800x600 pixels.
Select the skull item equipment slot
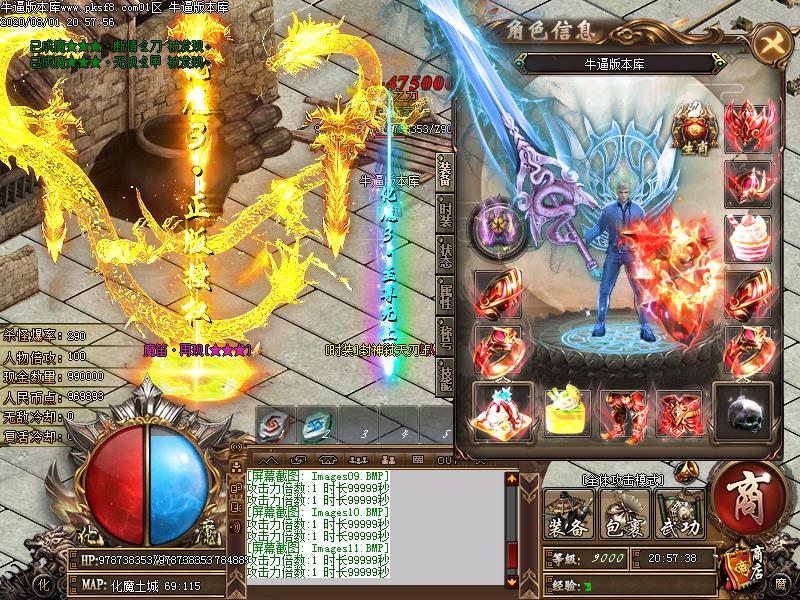point(748,410)
